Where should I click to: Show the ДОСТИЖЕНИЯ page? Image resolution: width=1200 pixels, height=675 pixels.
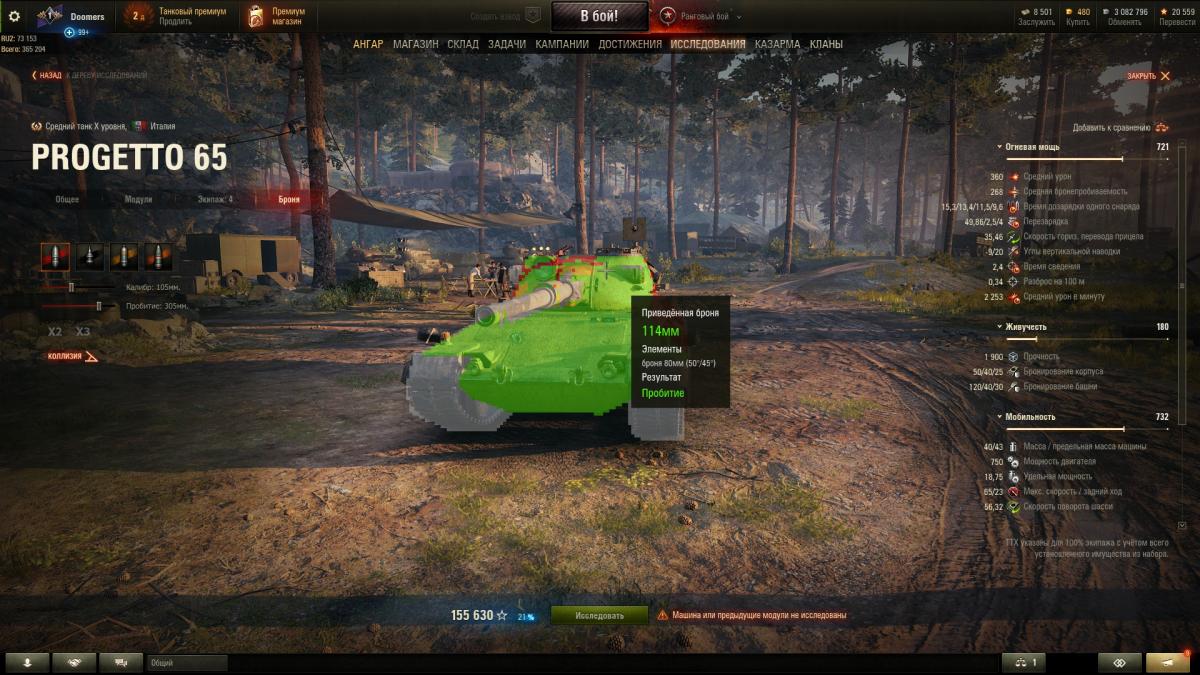(x=630, y=44)
